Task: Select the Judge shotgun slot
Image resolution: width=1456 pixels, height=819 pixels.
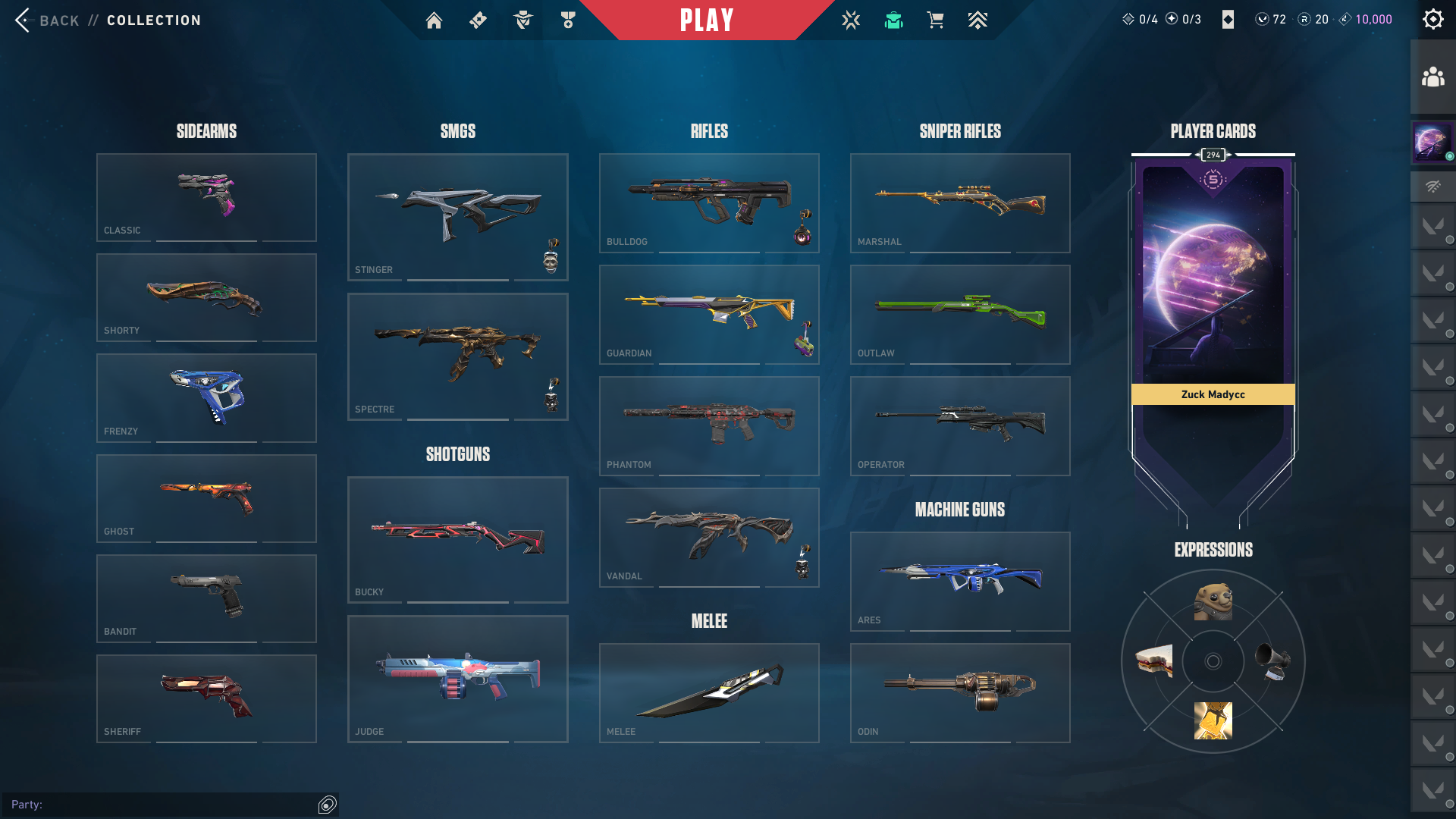Action: (x=457, y=679)
